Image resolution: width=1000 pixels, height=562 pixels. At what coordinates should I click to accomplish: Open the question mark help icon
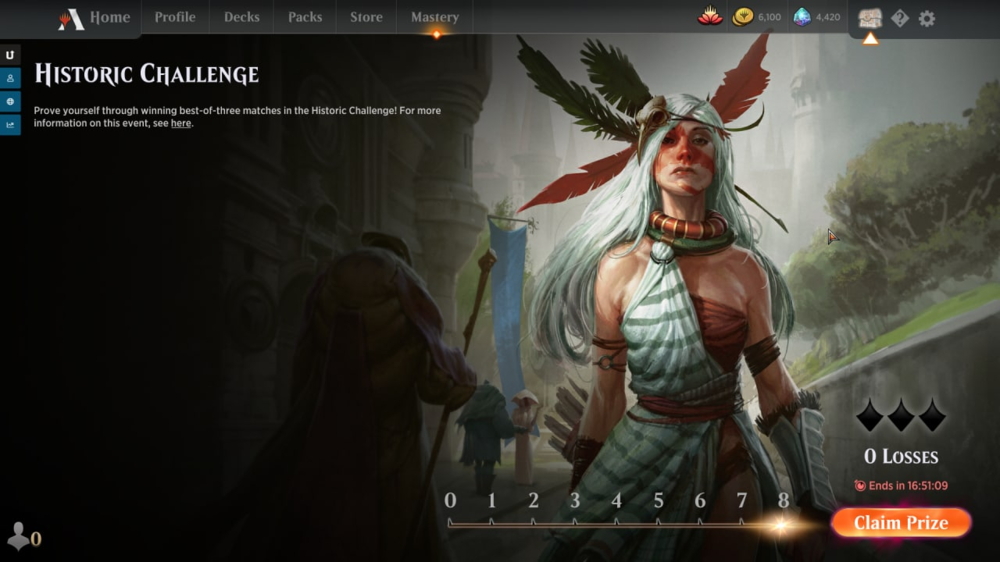click(900, 18)
